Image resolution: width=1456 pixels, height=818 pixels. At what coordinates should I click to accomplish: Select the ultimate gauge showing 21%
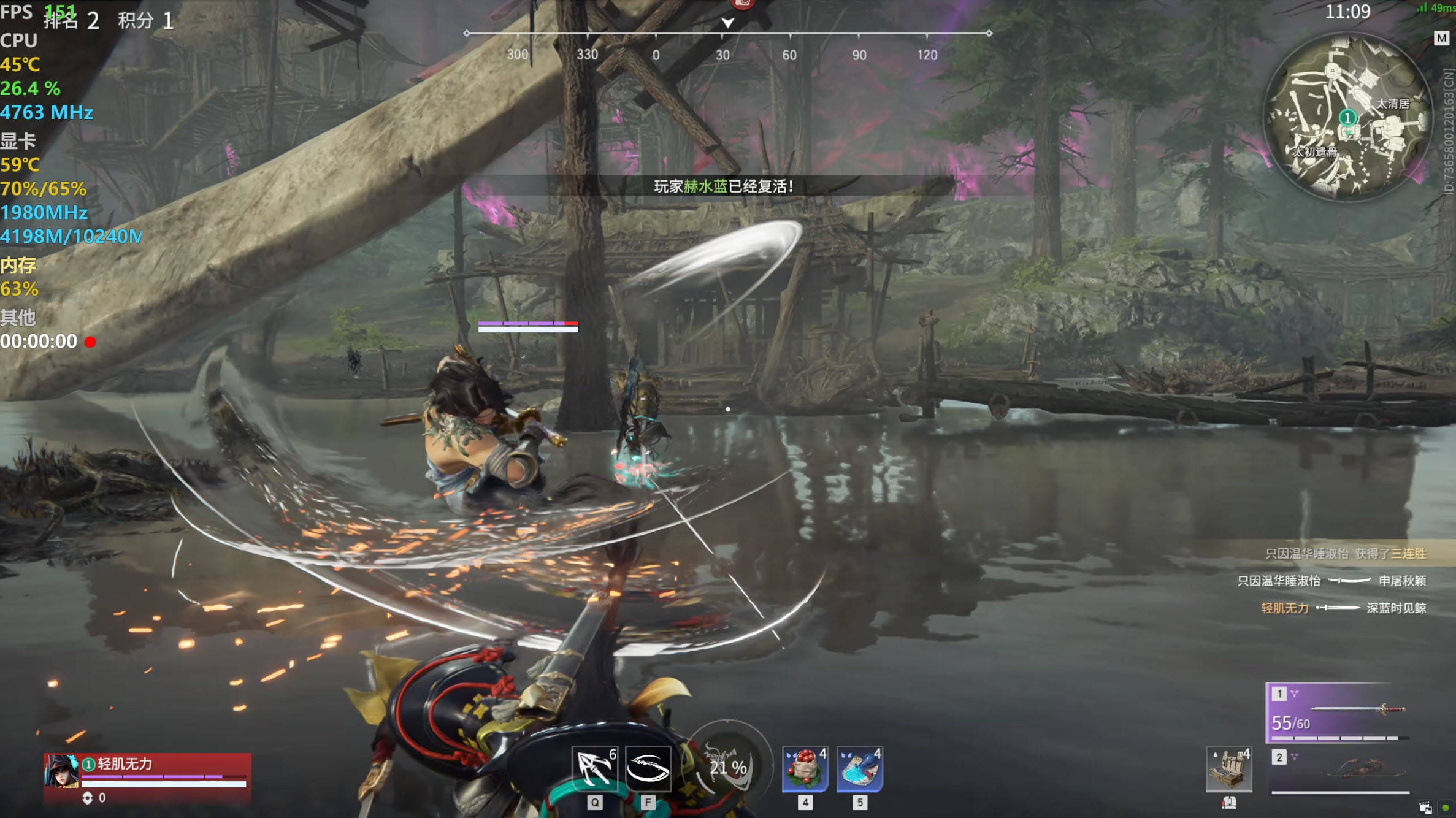[x=728, y=765]
